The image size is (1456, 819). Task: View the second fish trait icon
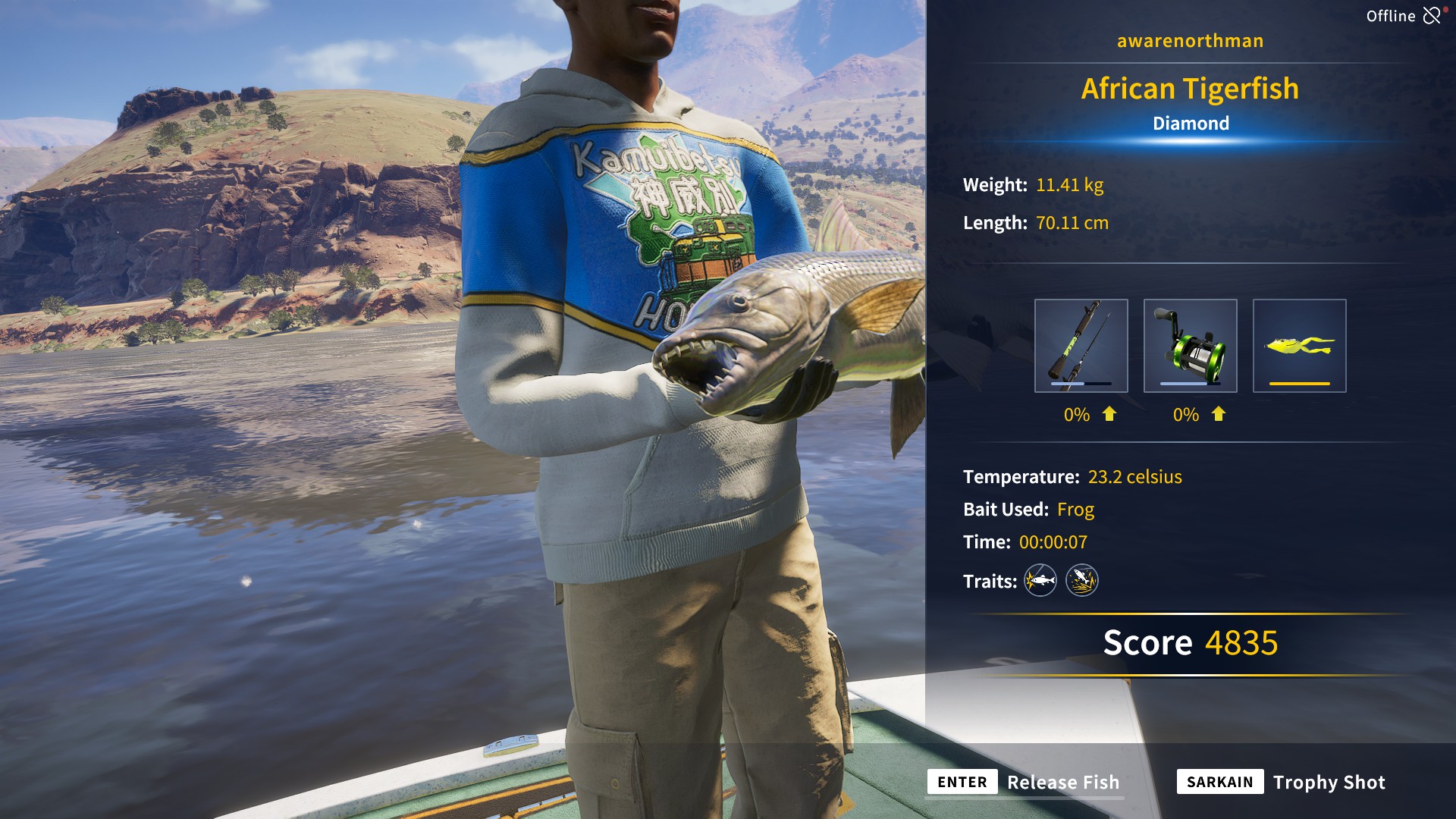(1082, 581)
